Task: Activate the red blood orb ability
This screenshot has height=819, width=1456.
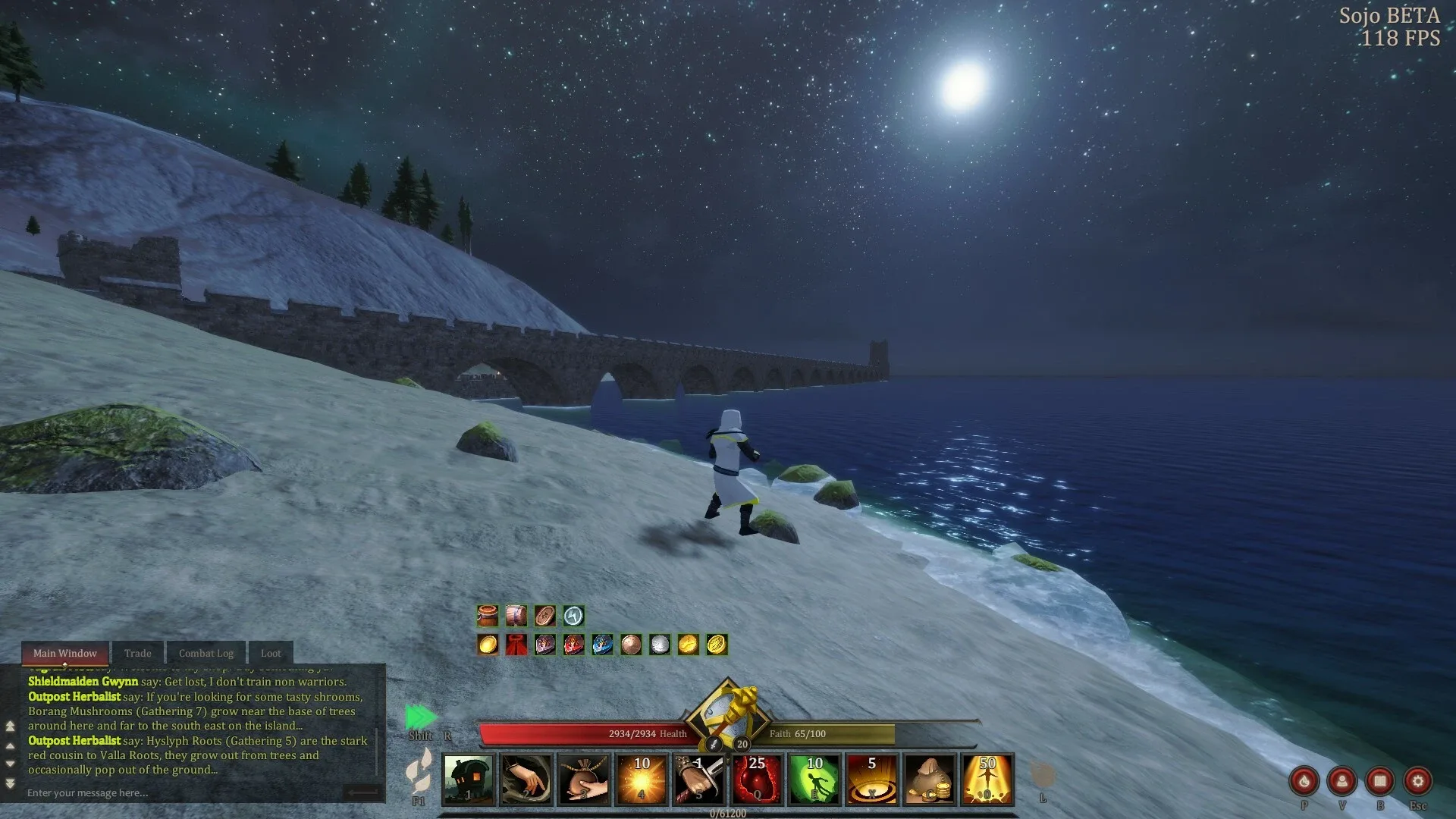Action: [x=757, y=779]
